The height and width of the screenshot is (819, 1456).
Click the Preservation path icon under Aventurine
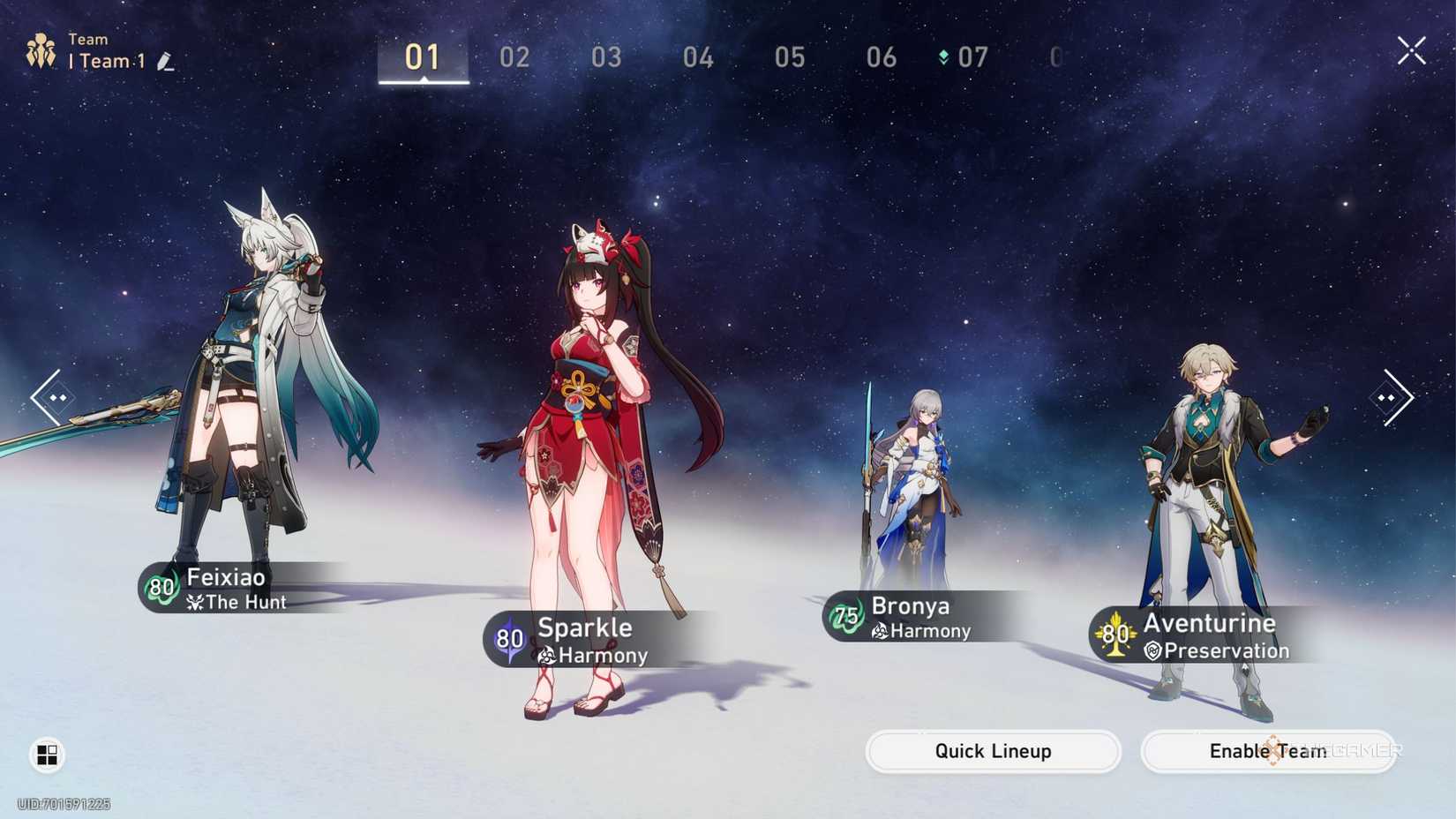point(1152,650)
